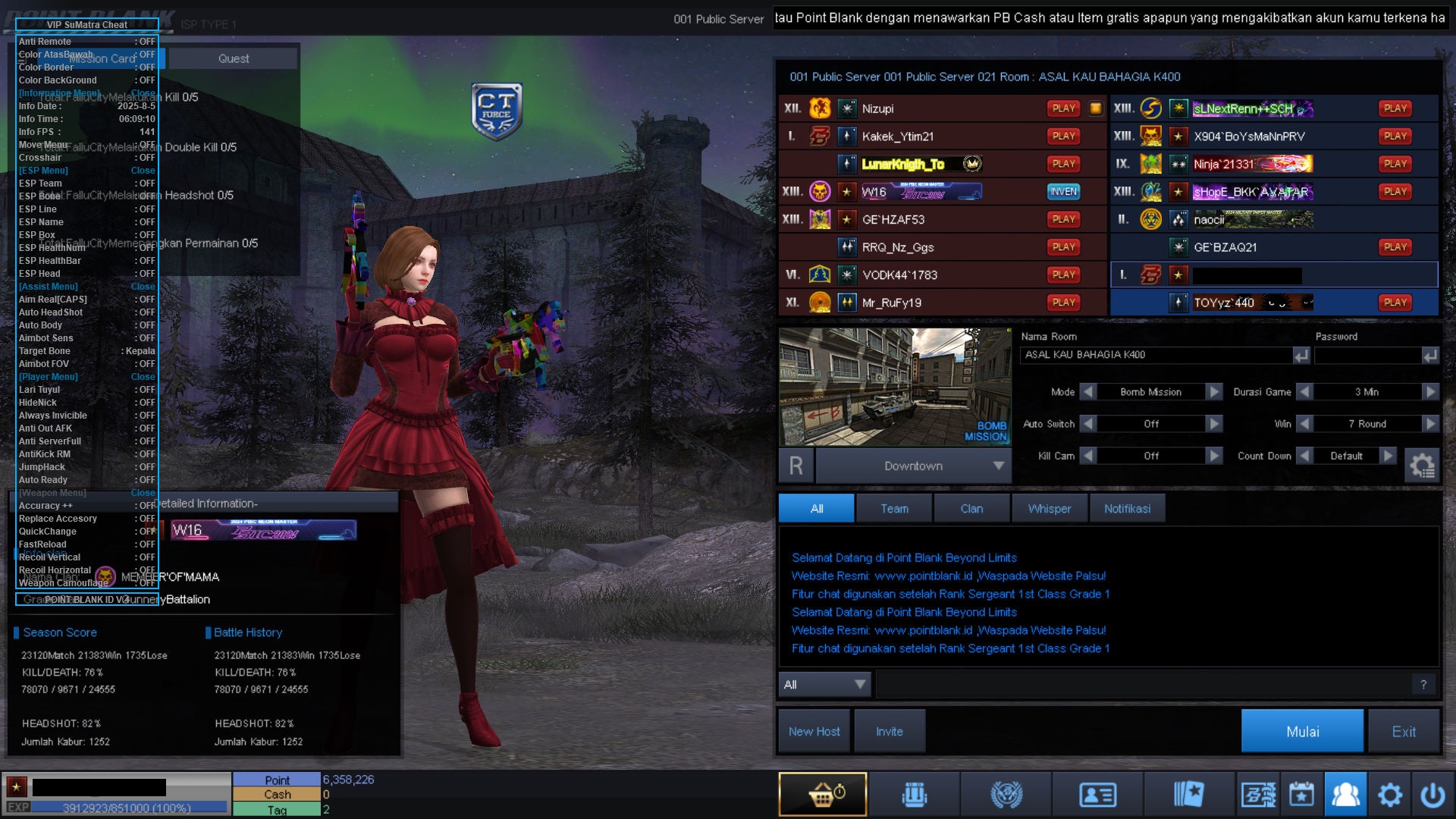This screenshot has height=819, width=1456.
Task: Leave the room with Exit
Action: coord(1403,731)
